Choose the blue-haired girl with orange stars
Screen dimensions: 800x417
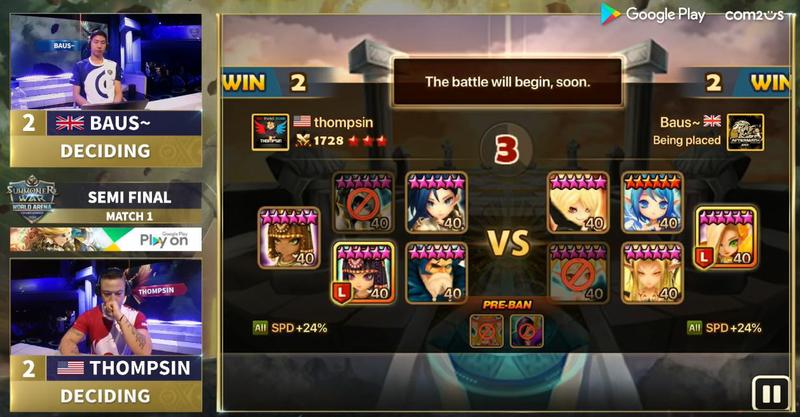pyautogui.click(x=652, y=202)
